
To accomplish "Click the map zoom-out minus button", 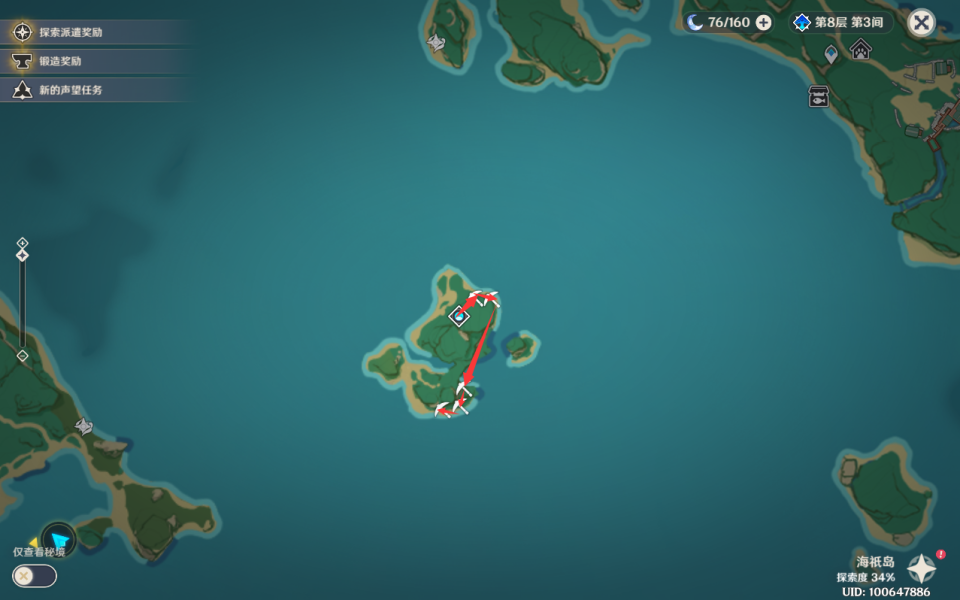I will pyautogui.click(x=22, y=355).
